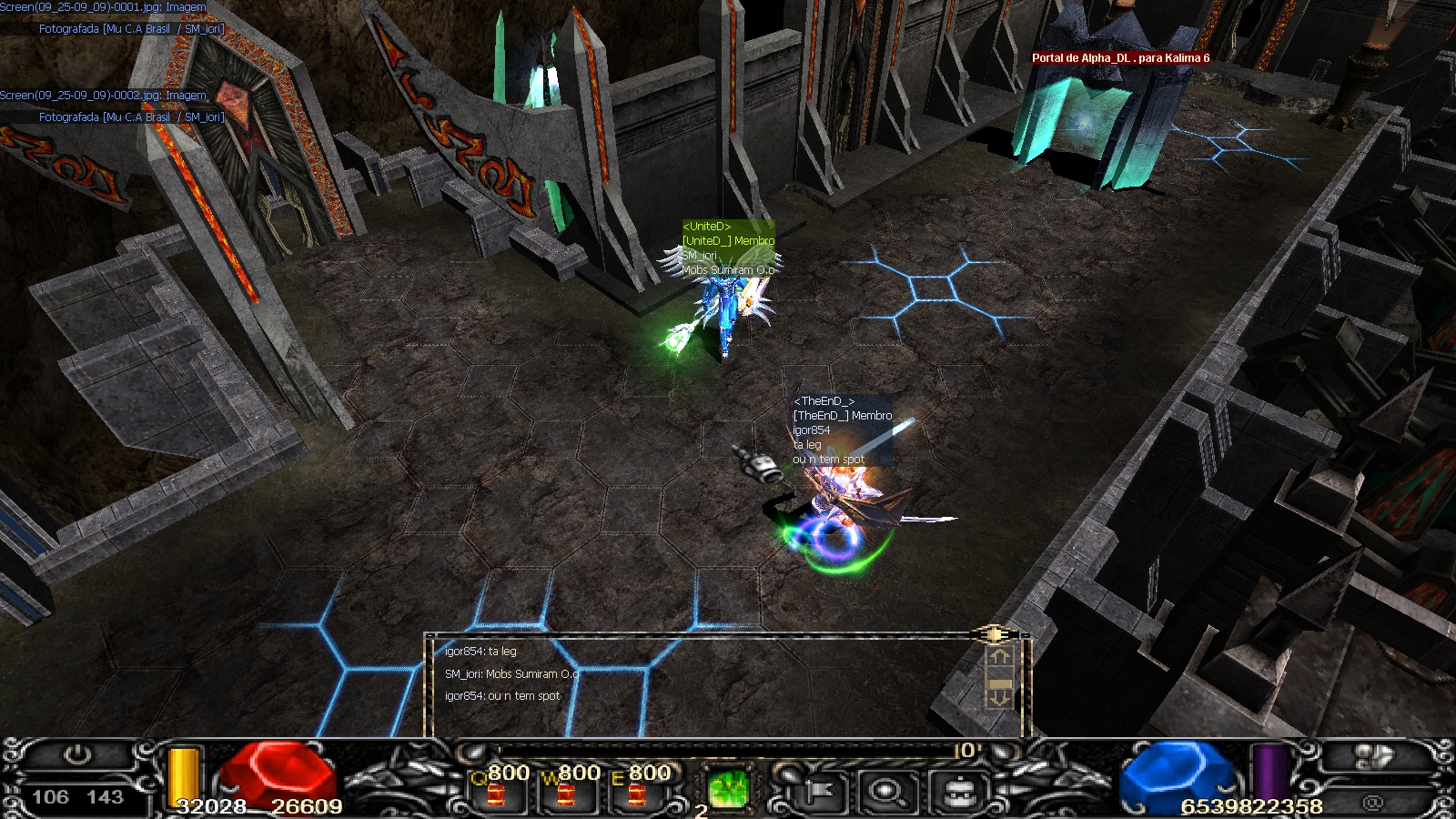Use the potion in the E slot

[637, 794]
